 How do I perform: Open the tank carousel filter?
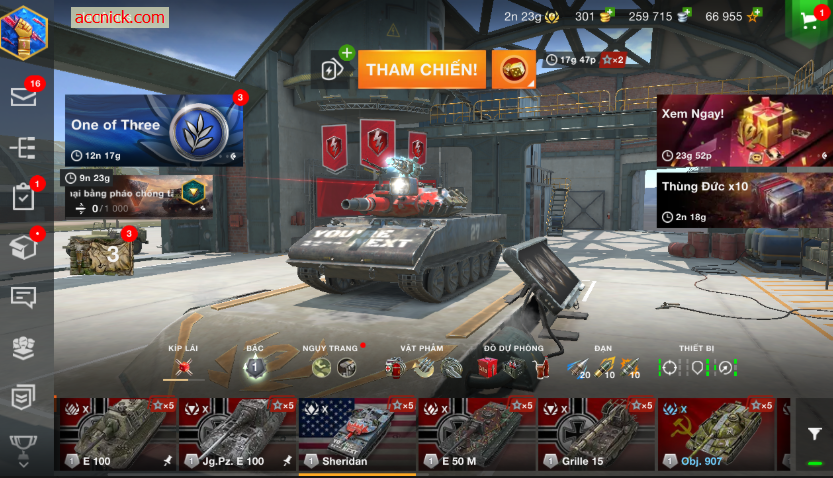[815, 434]
